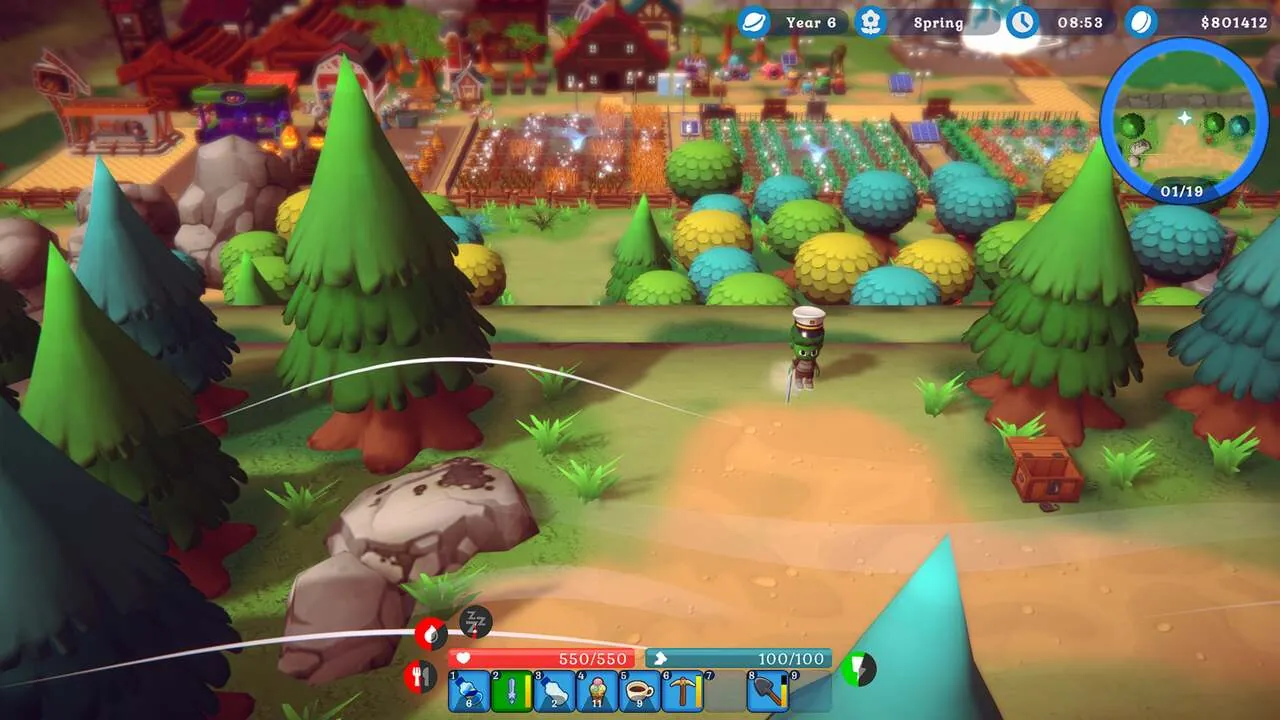Click the zZz sleep indicator
This screenshot has width=1280, height=720.
click(472, 621)
